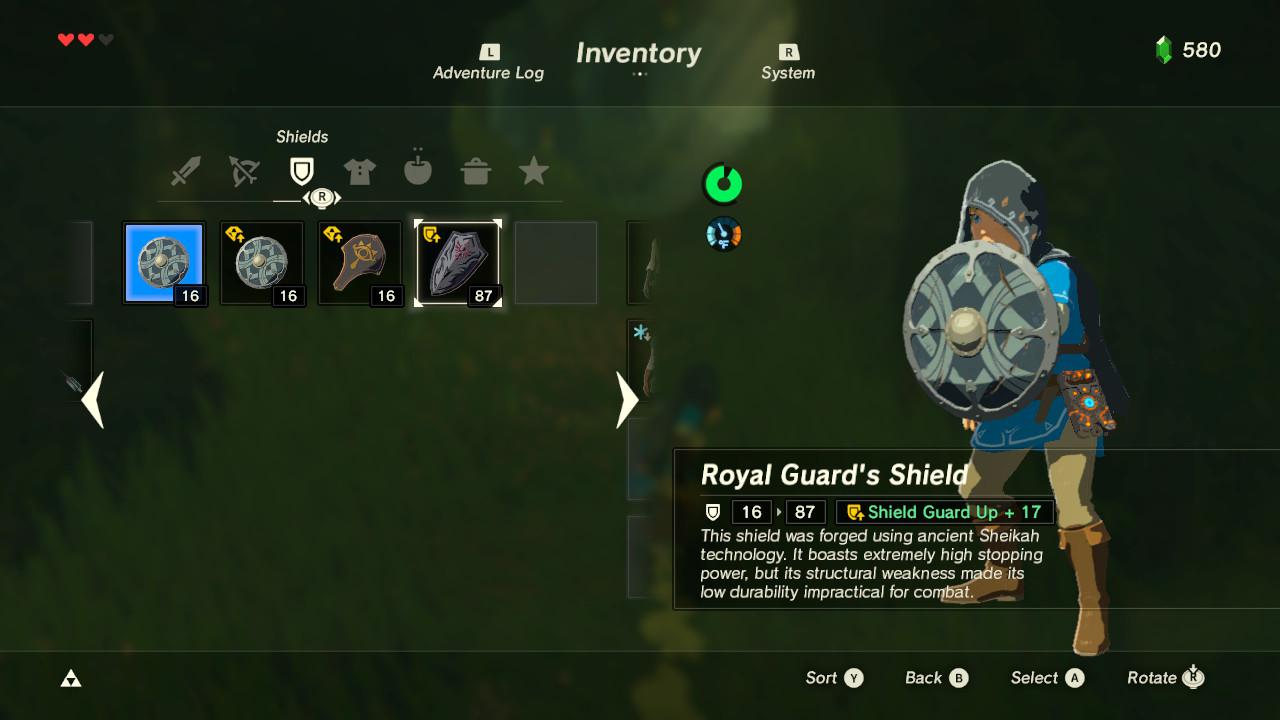Screen dimensions: 1280x720
Task: Open the bow and arrows category icon
Action: pyautogui.click(x=242, y=170)
